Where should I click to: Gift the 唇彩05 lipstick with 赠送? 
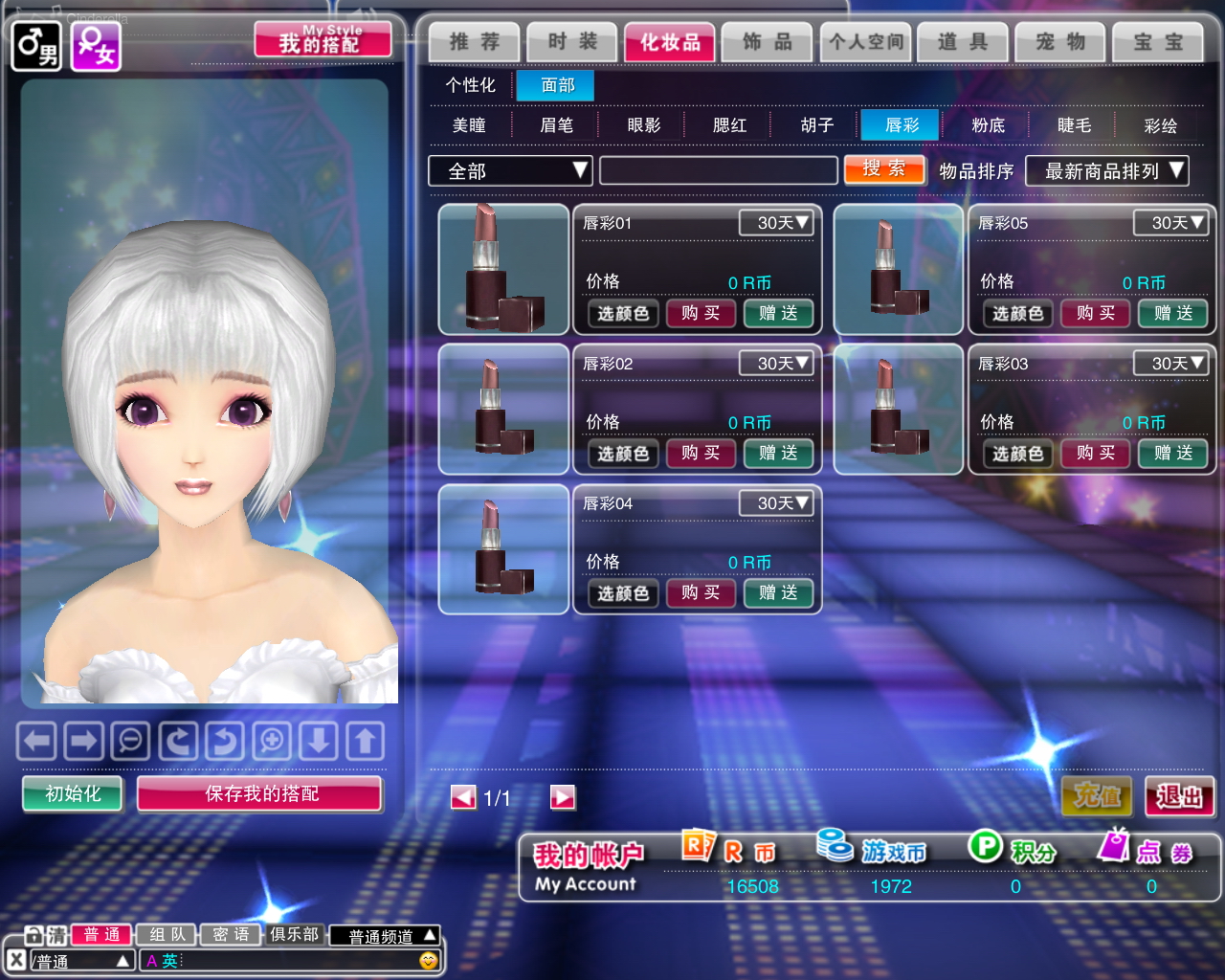[x=1172, y=313]
